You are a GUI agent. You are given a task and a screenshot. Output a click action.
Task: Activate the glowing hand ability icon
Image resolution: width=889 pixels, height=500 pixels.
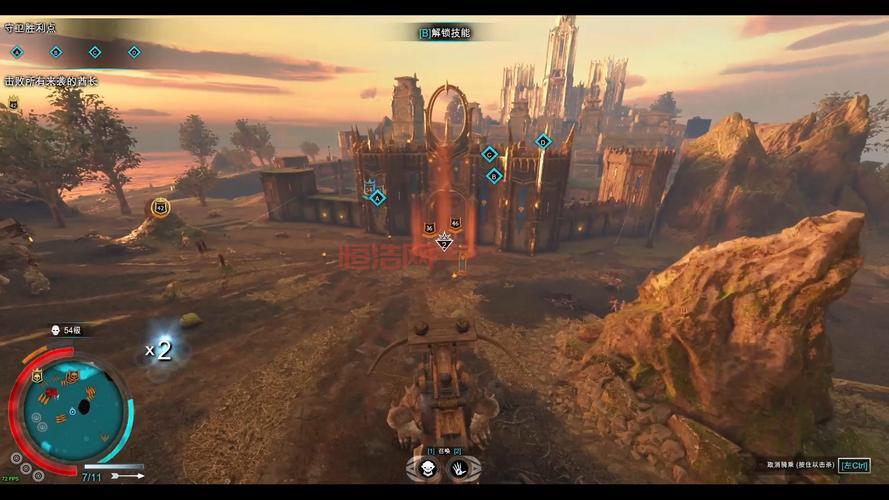[x=460, y=468]
